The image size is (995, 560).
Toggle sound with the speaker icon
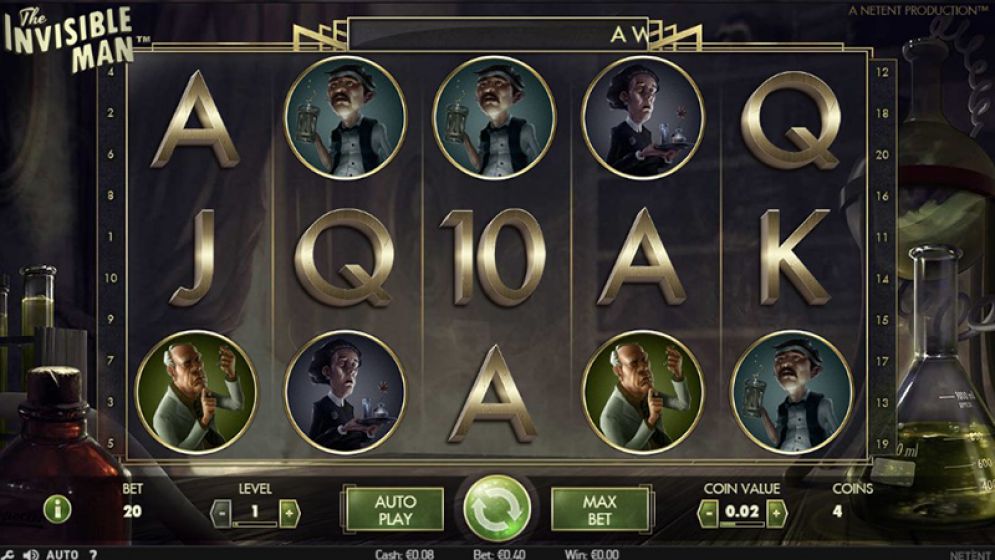(x=30, y=554)
